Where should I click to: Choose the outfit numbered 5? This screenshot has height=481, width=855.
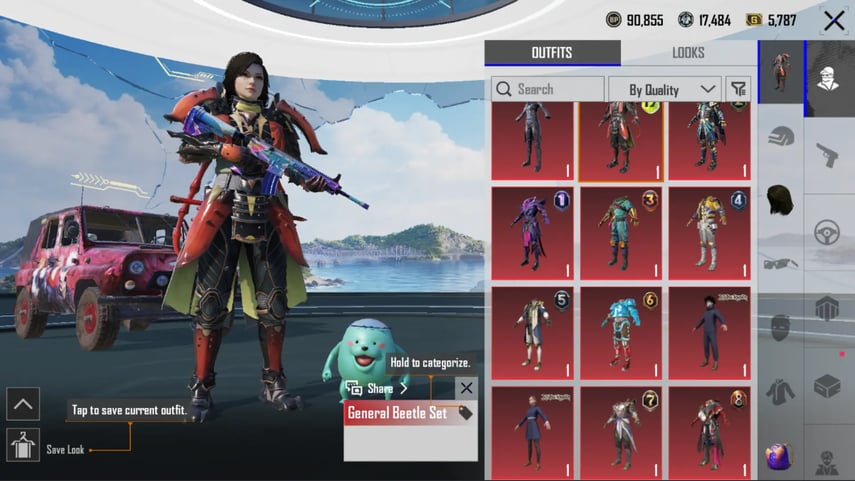click(x=532, y=333)
